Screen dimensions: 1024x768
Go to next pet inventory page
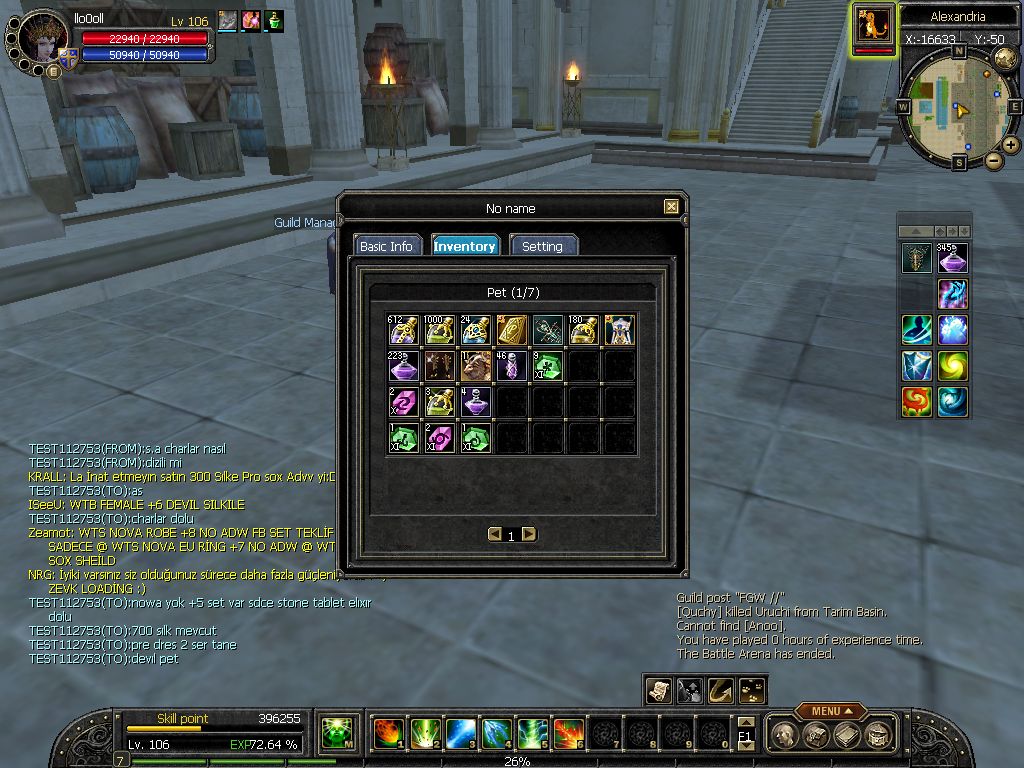(x=529, y=534)
